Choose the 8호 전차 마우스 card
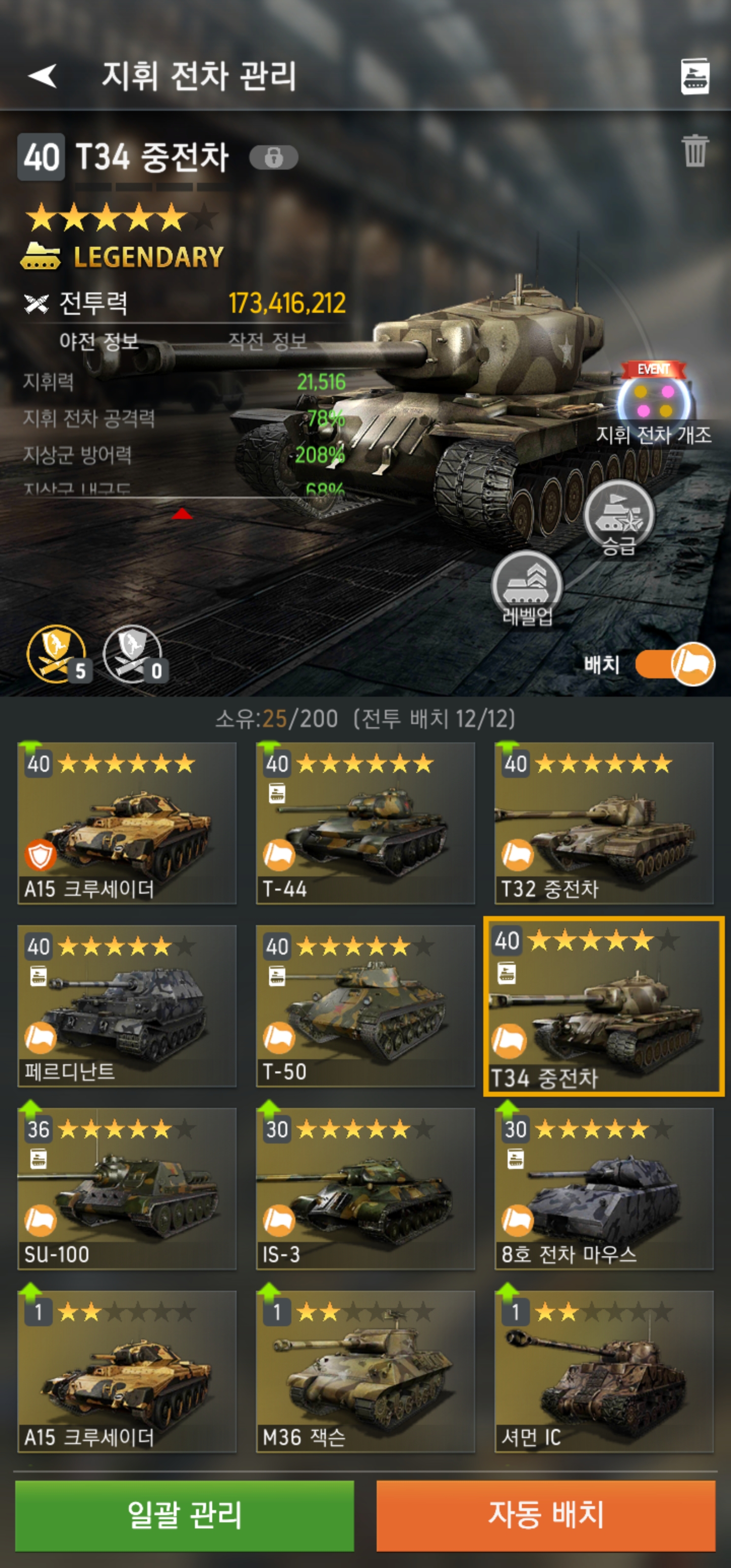The image size is (731, 1568). pos(604,1188)
